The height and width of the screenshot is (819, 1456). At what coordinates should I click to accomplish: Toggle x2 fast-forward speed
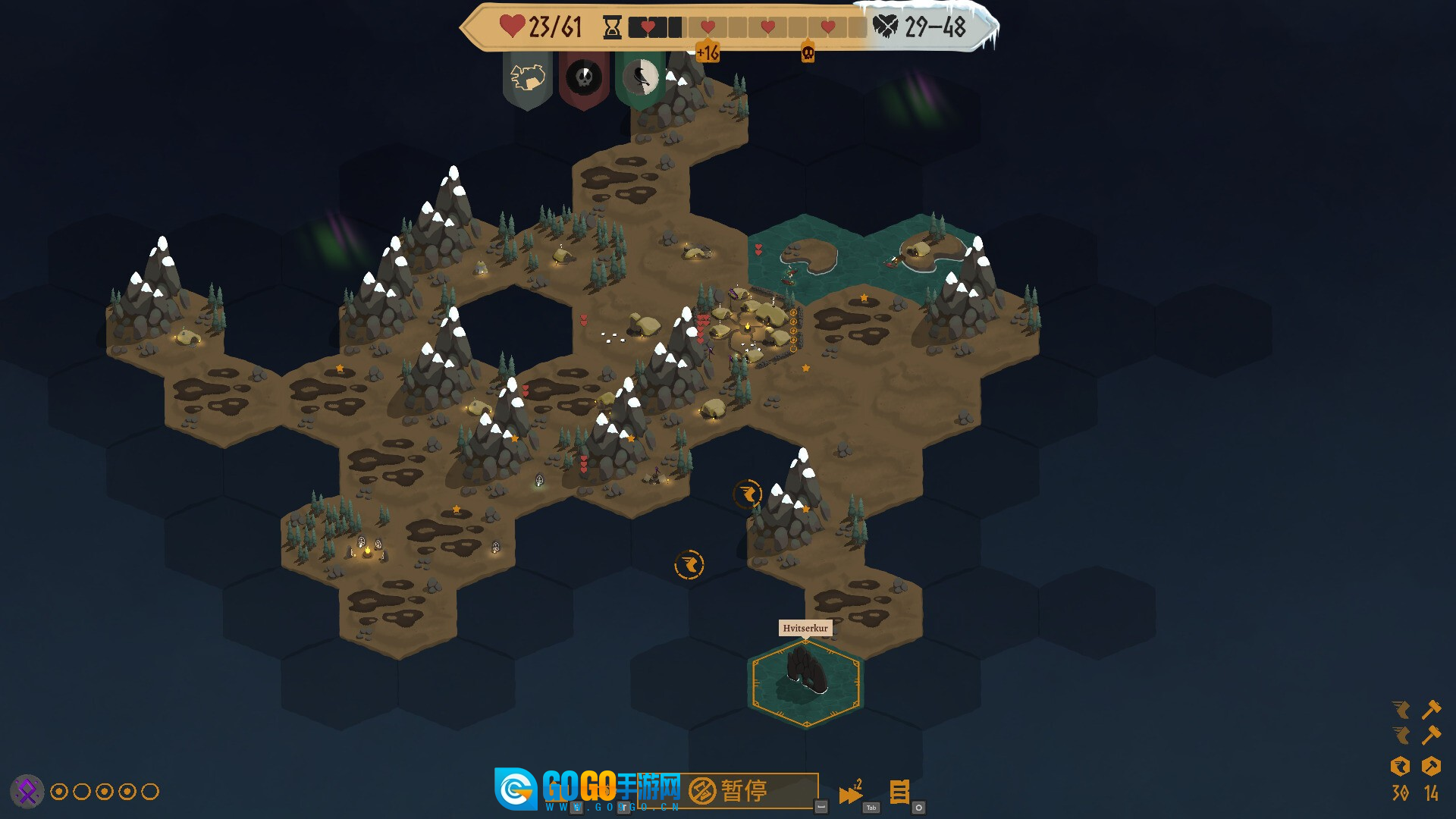850,793
